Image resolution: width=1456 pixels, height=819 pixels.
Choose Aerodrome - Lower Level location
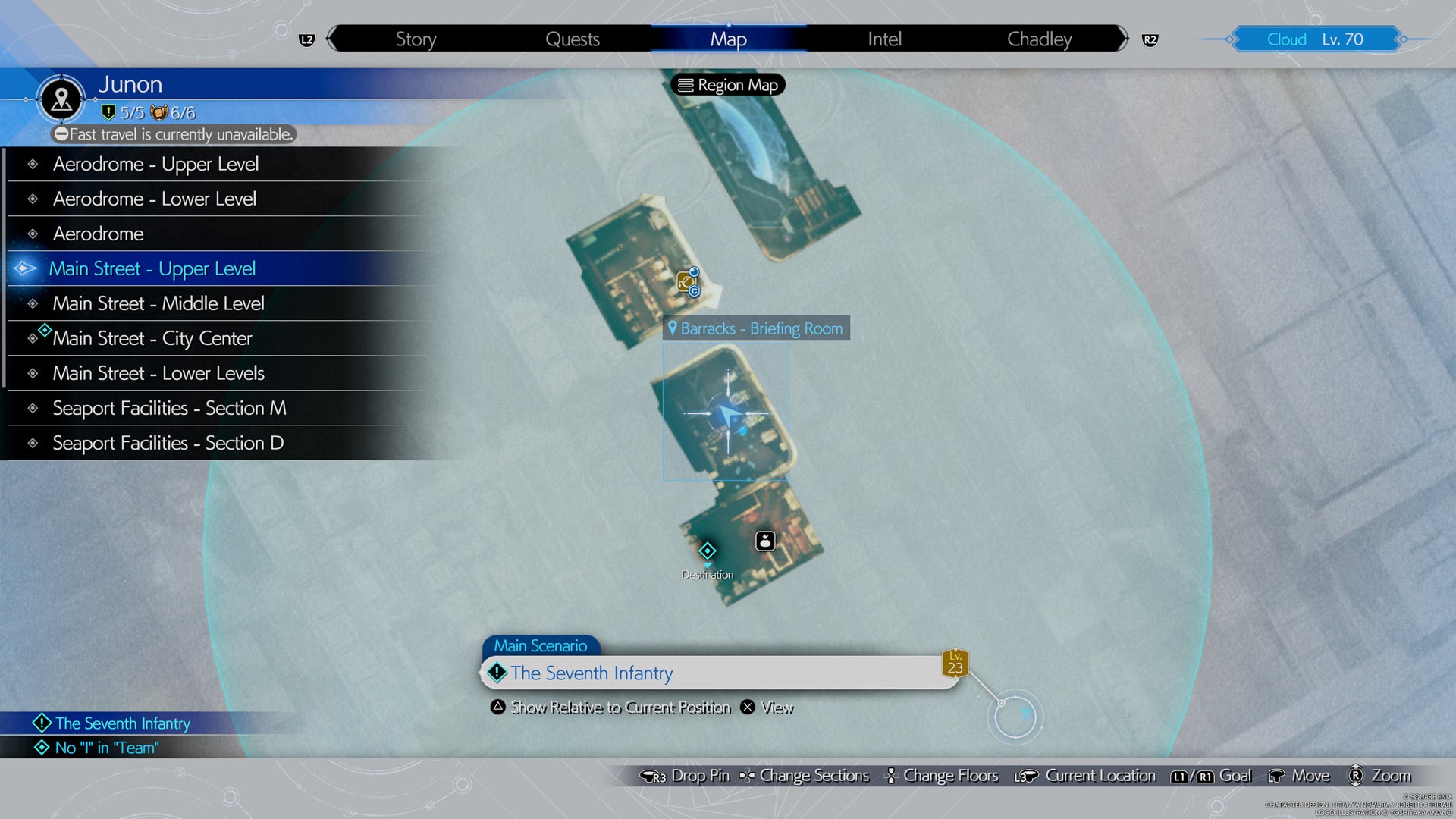click(155, 199)
